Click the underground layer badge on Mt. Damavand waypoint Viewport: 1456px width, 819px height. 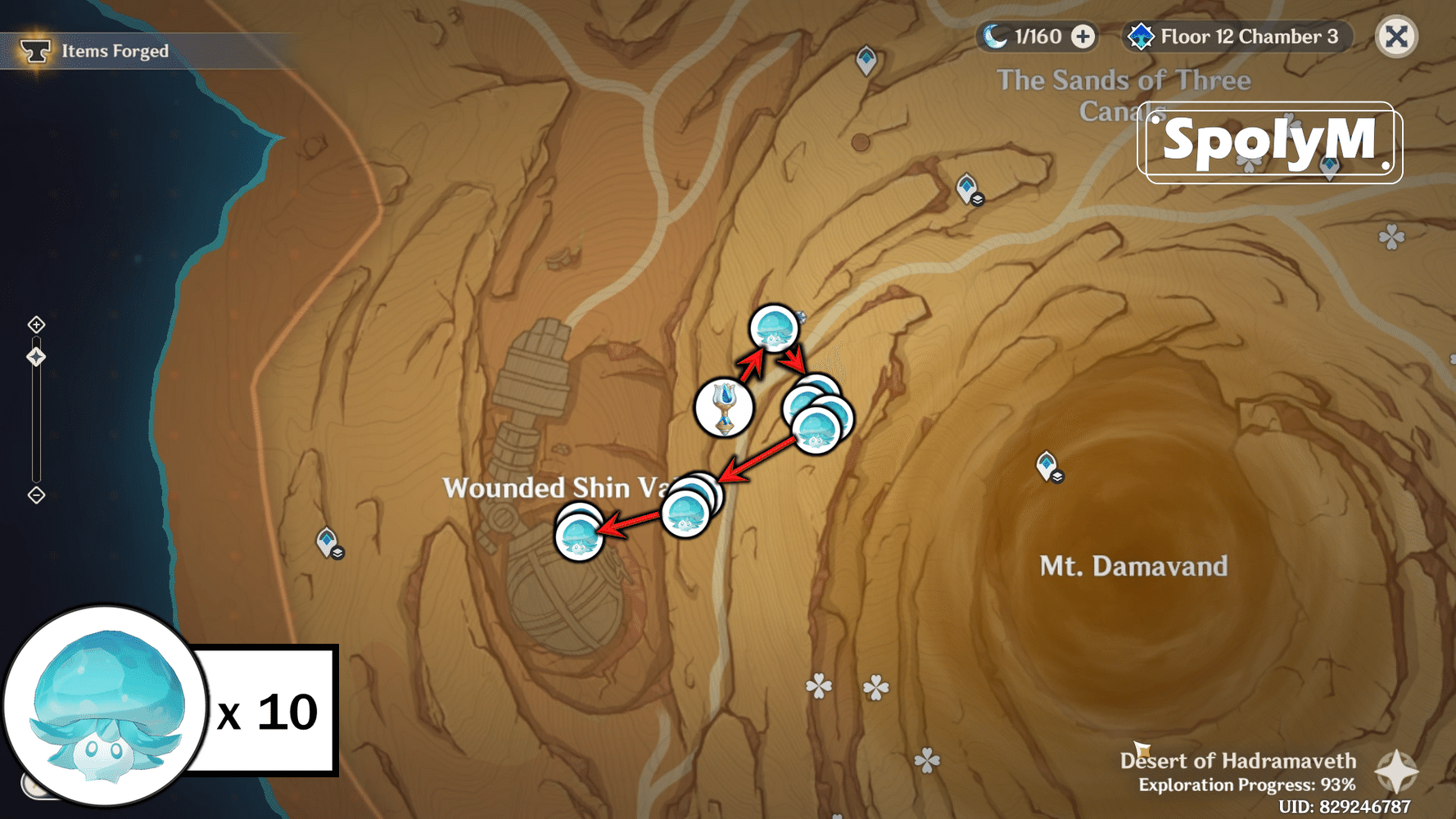tap(1058, 477)
